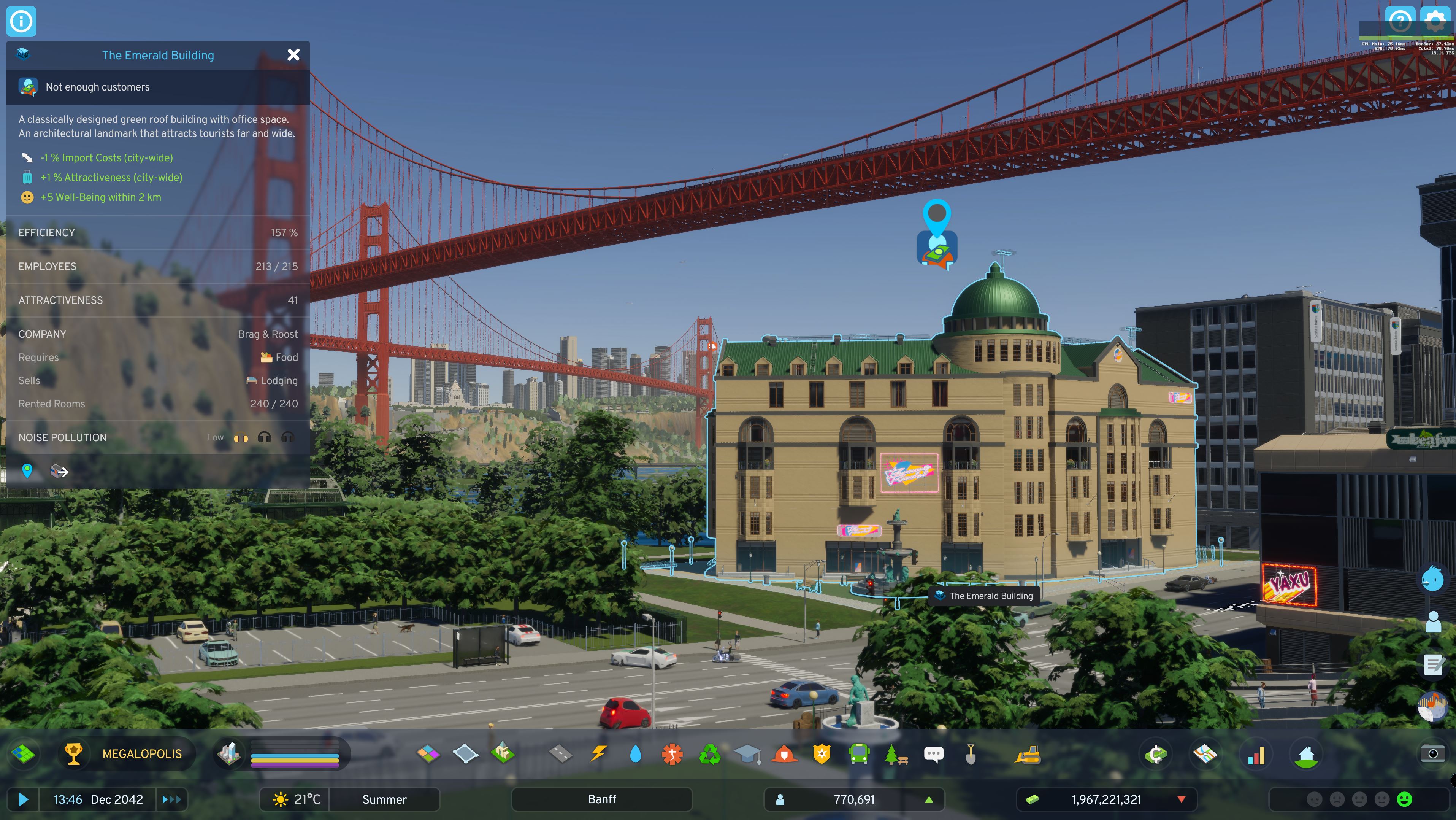Open the Electricity services menu
The image size is (1456, 820).
(x=598, y=754)
